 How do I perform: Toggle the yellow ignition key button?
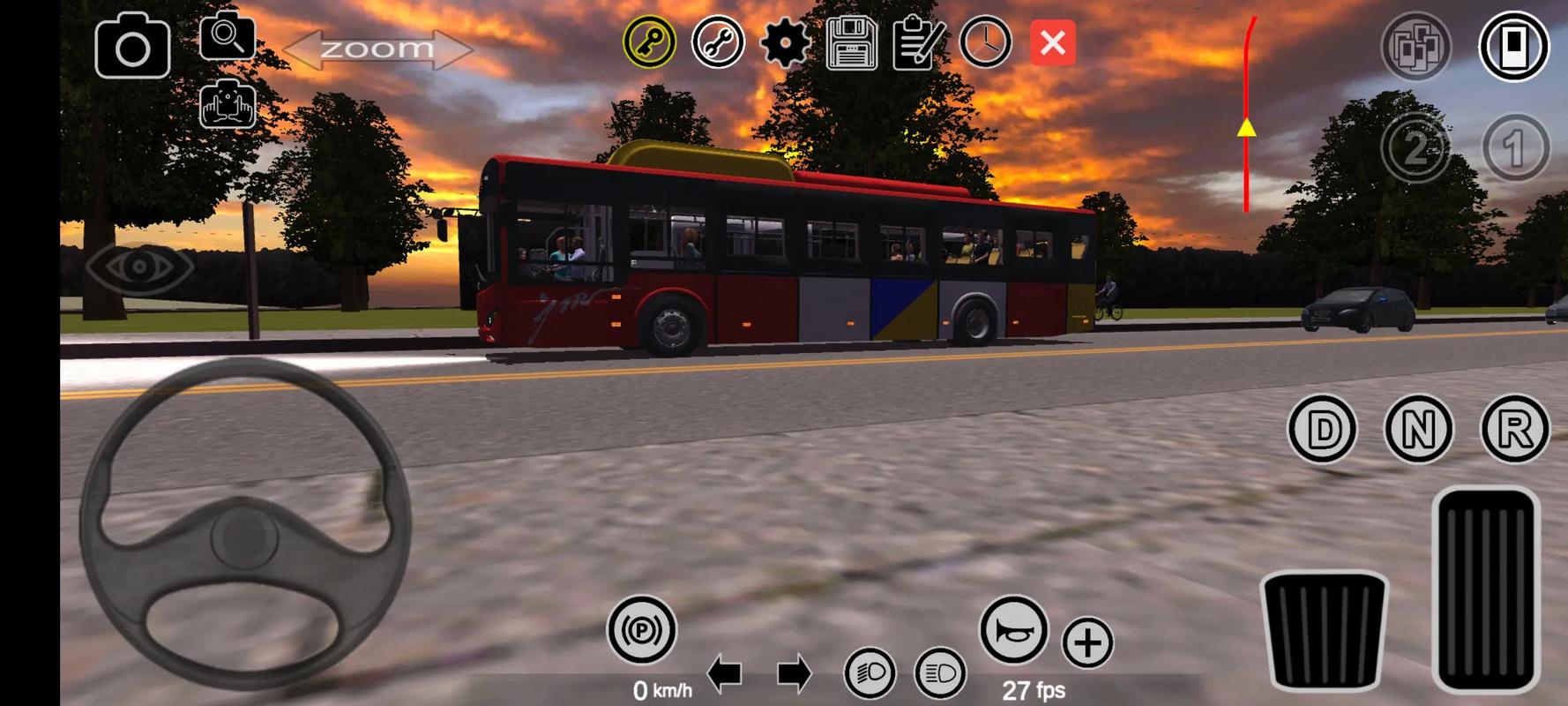pyautogui.click(x=650, y=42)
